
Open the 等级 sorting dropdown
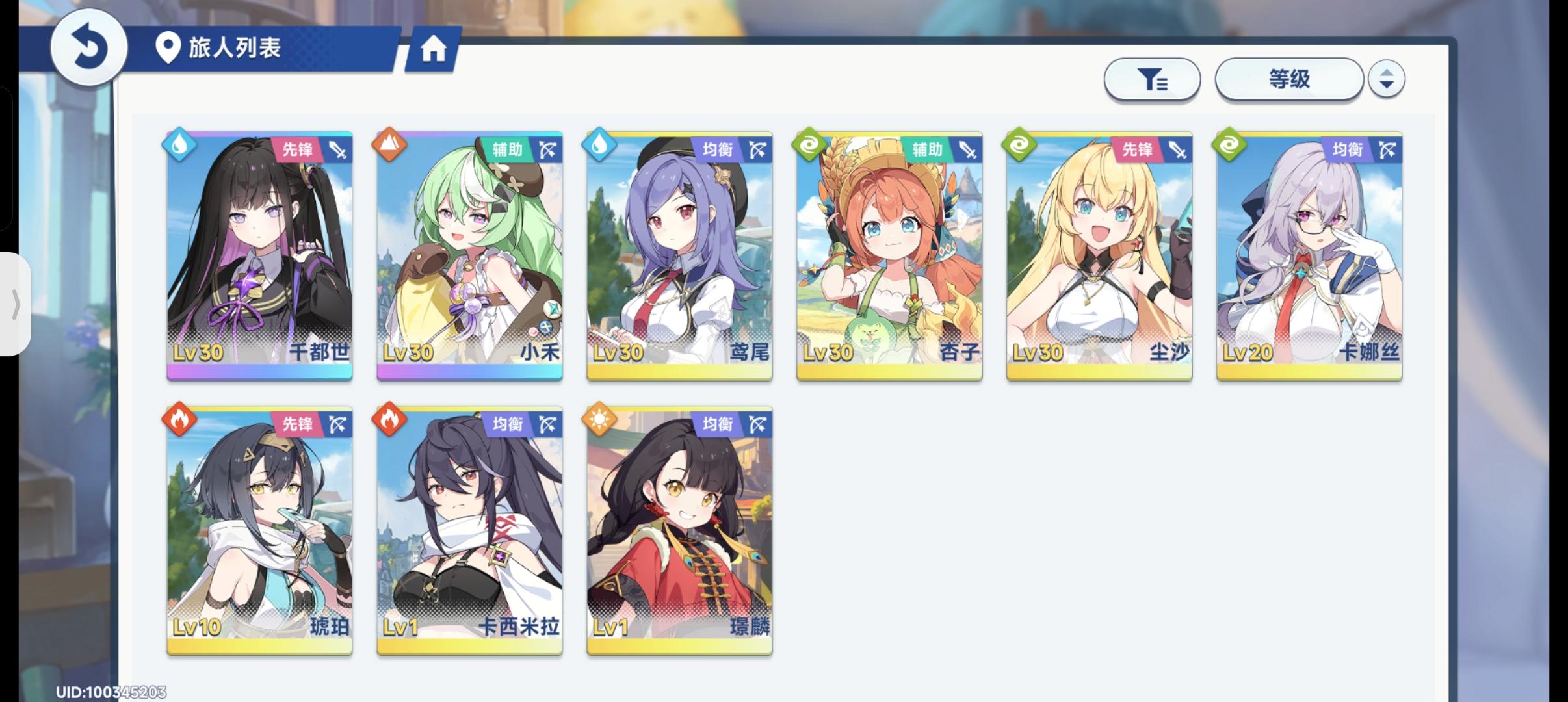(1289, 78)
